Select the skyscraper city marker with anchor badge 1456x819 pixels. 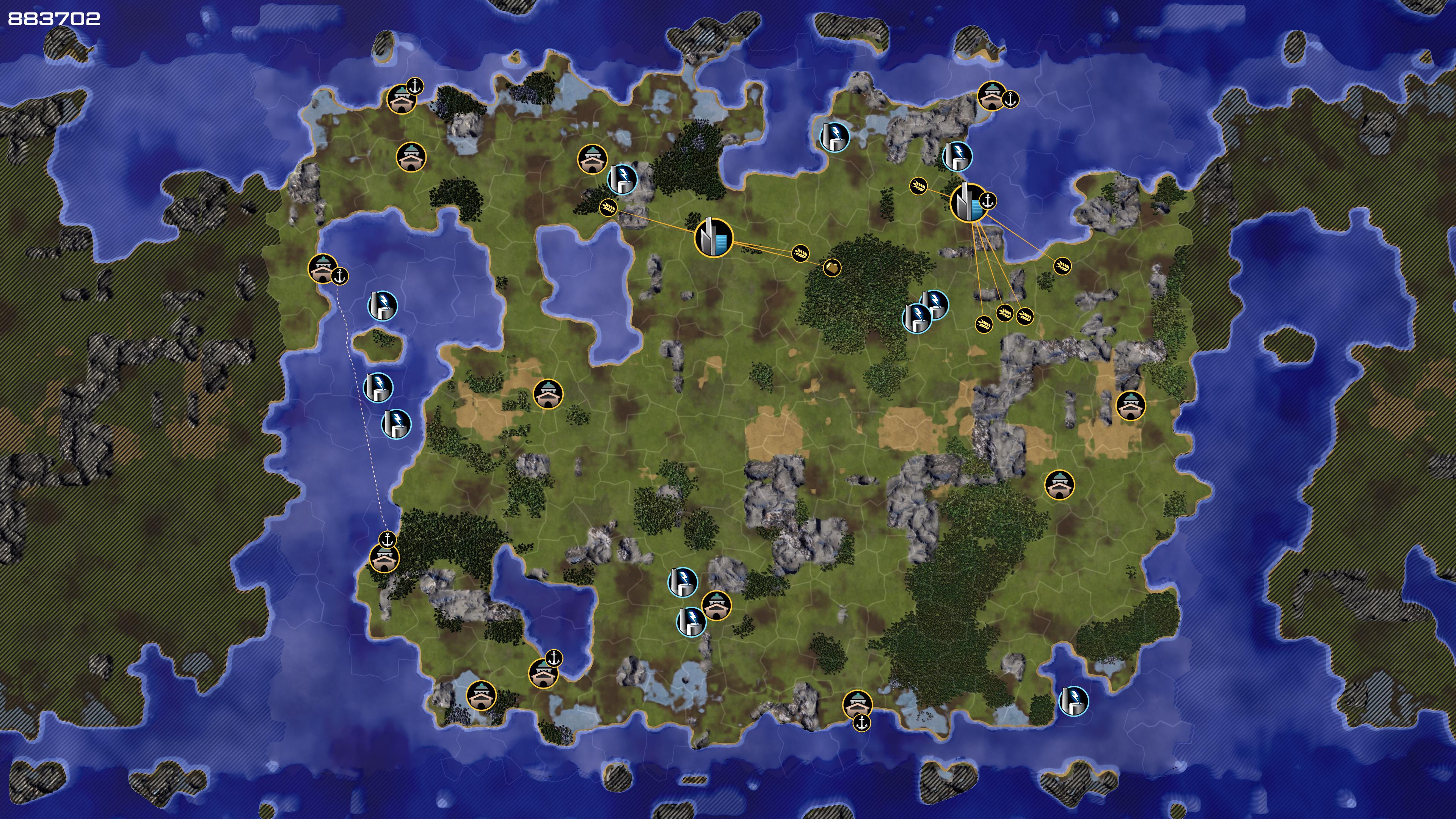[968, 202]
